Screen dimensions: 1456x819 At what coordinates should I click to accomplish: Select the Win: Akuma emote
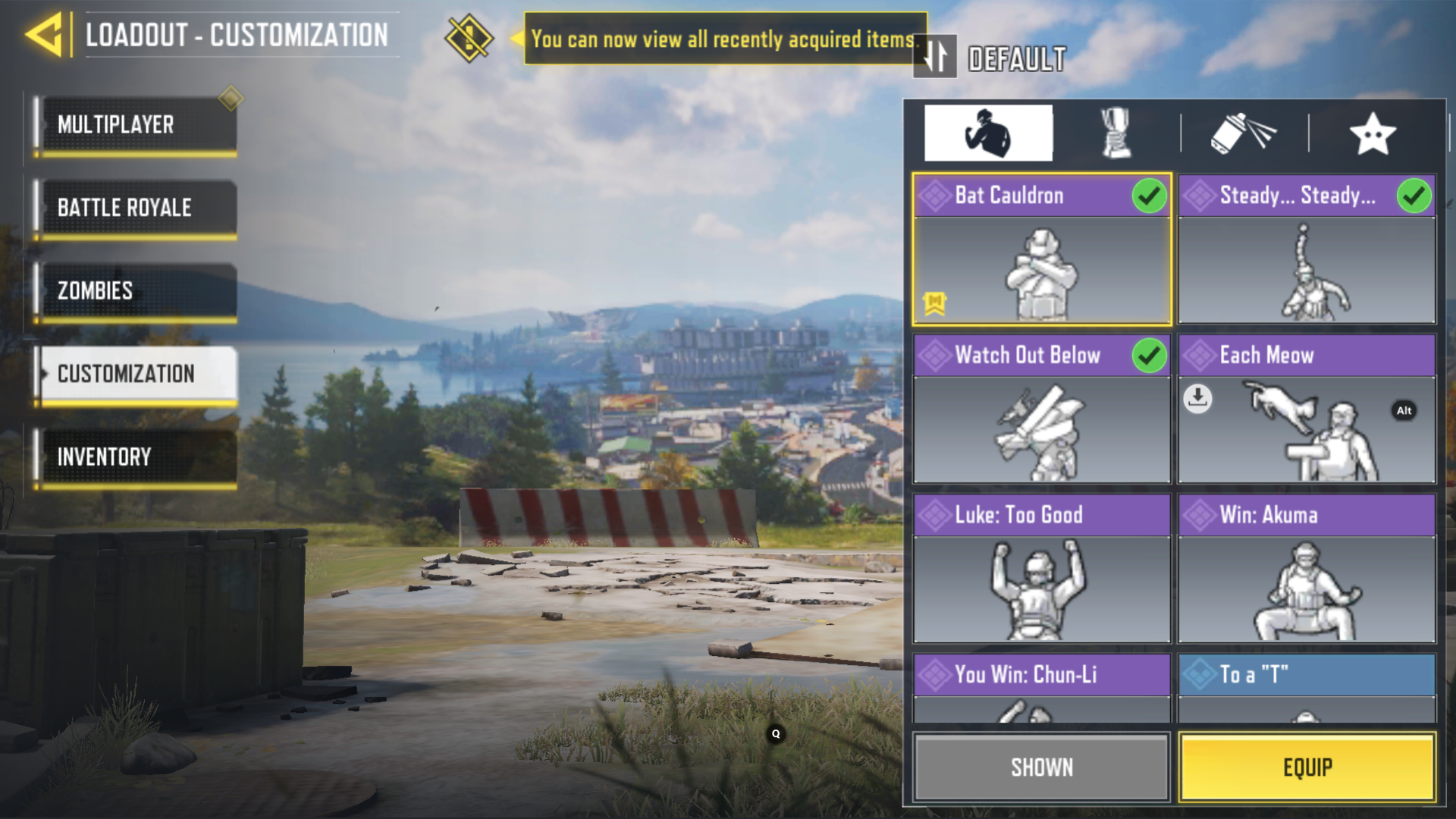(x=1307, y=569)
